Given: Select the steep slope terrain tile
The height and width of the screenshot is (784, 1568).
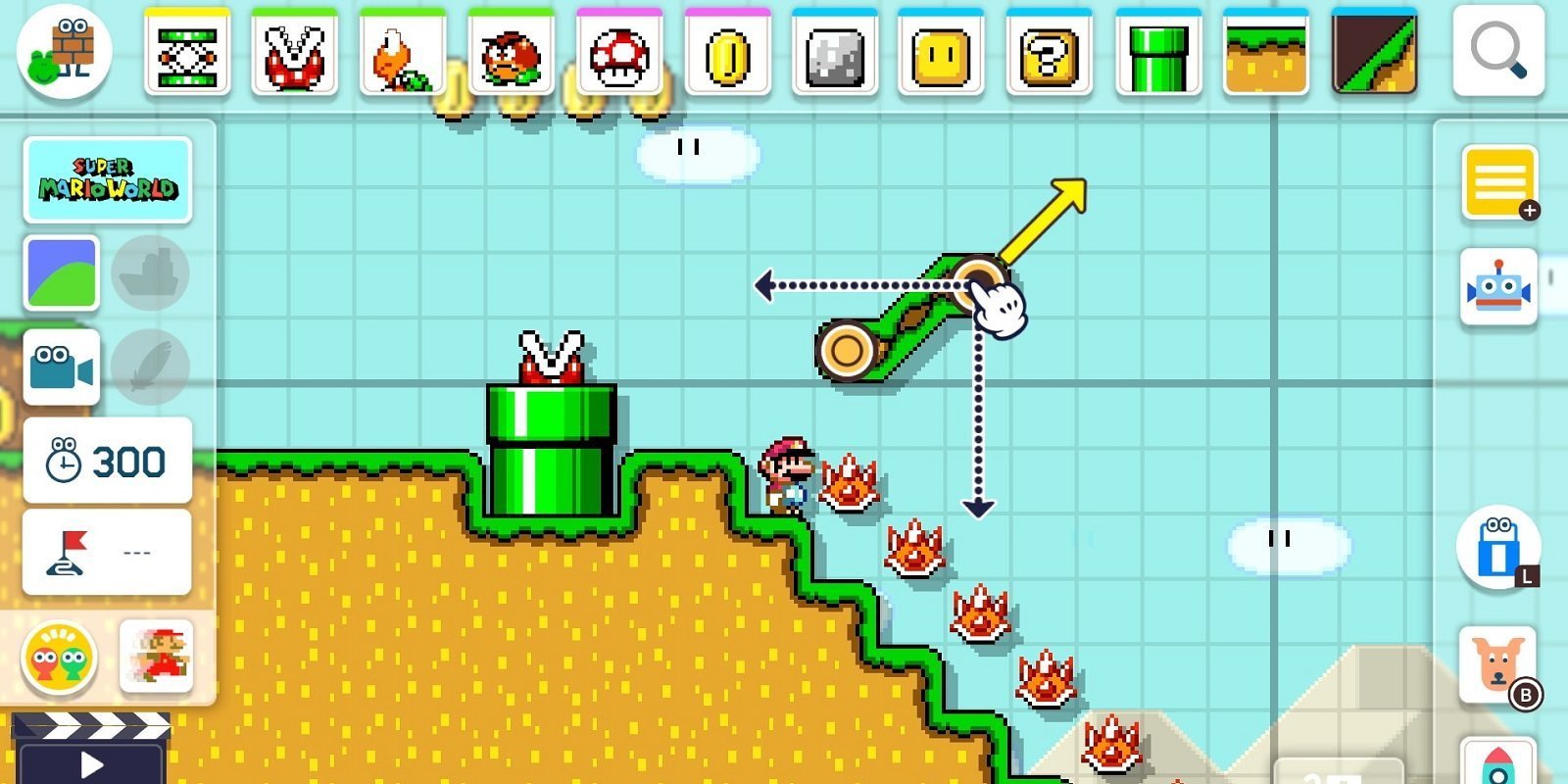Looking at the screenshot, I should click(x=1376, y=54).
